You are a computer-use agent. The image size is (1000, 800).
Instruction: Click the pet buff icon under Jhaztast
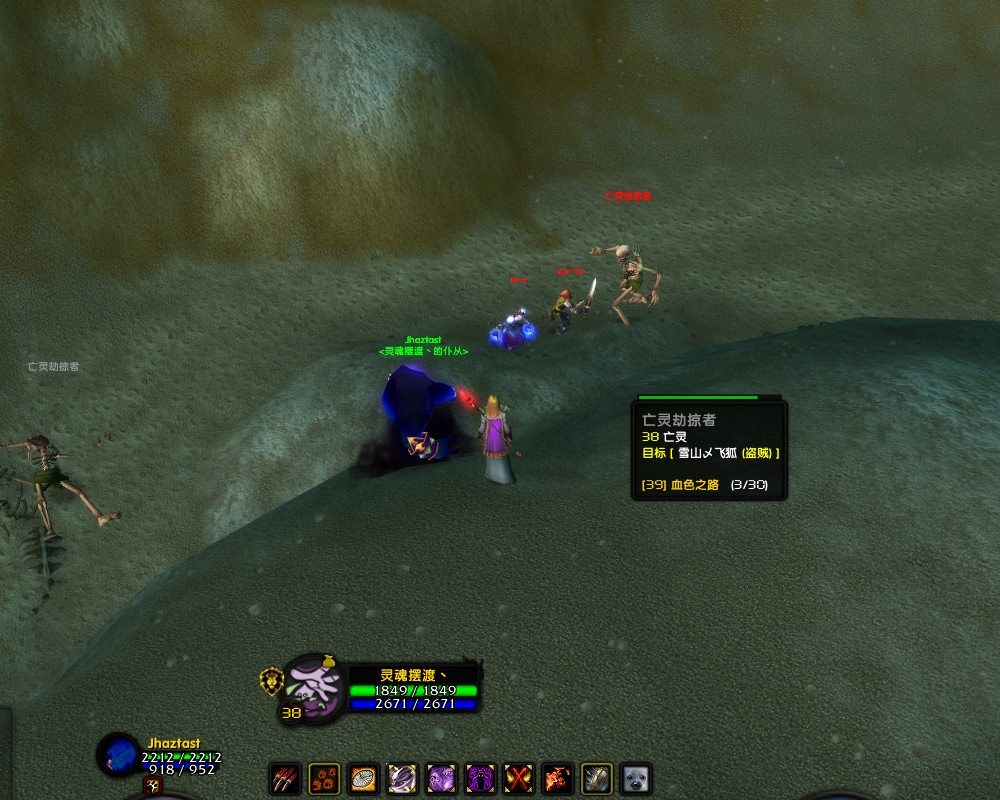click(152, 787)
